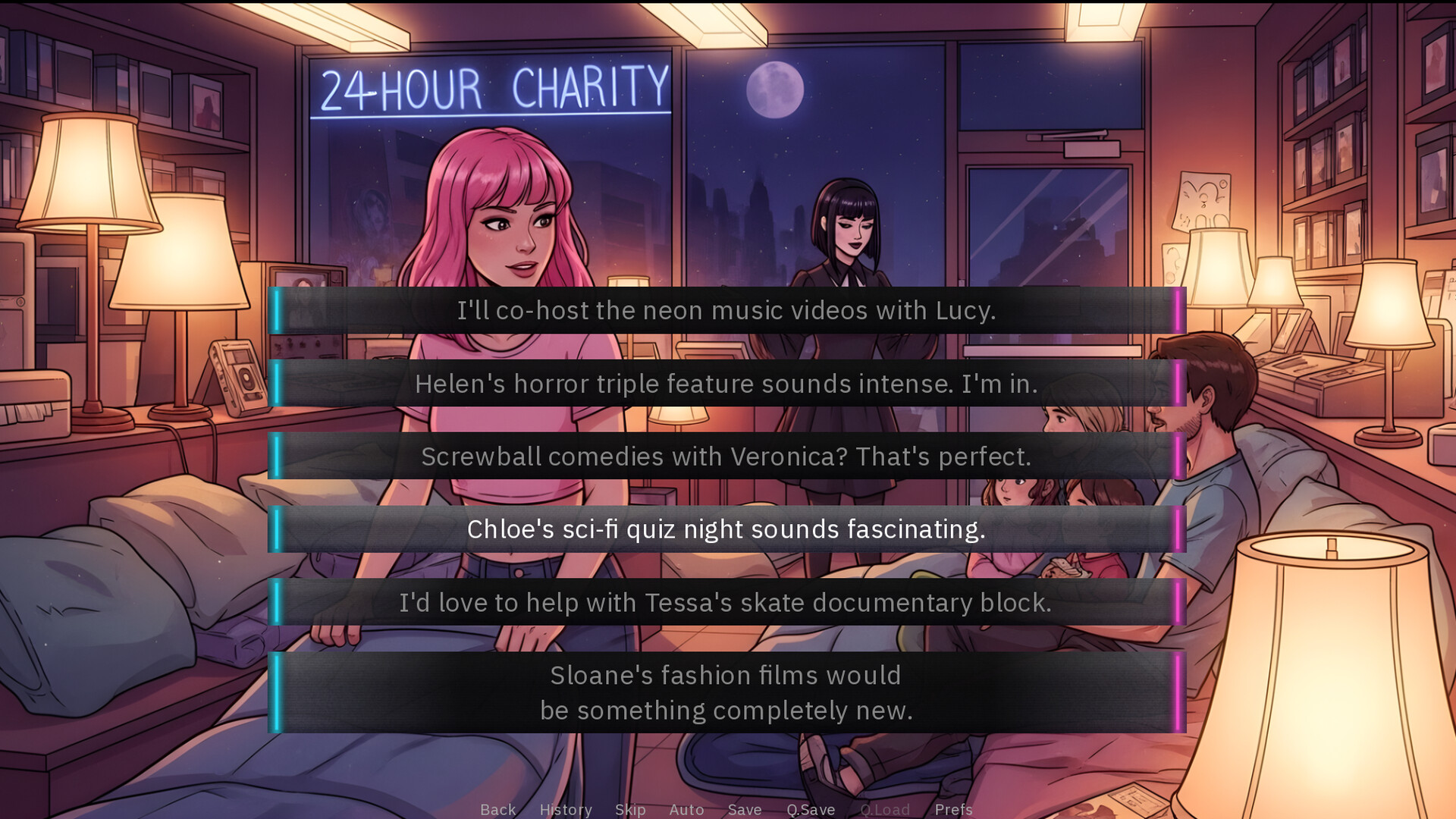Viewport: 1456px width, 819px height.
Task: Select Sloane's fashion films choice
Action: [x=726, y=692]
